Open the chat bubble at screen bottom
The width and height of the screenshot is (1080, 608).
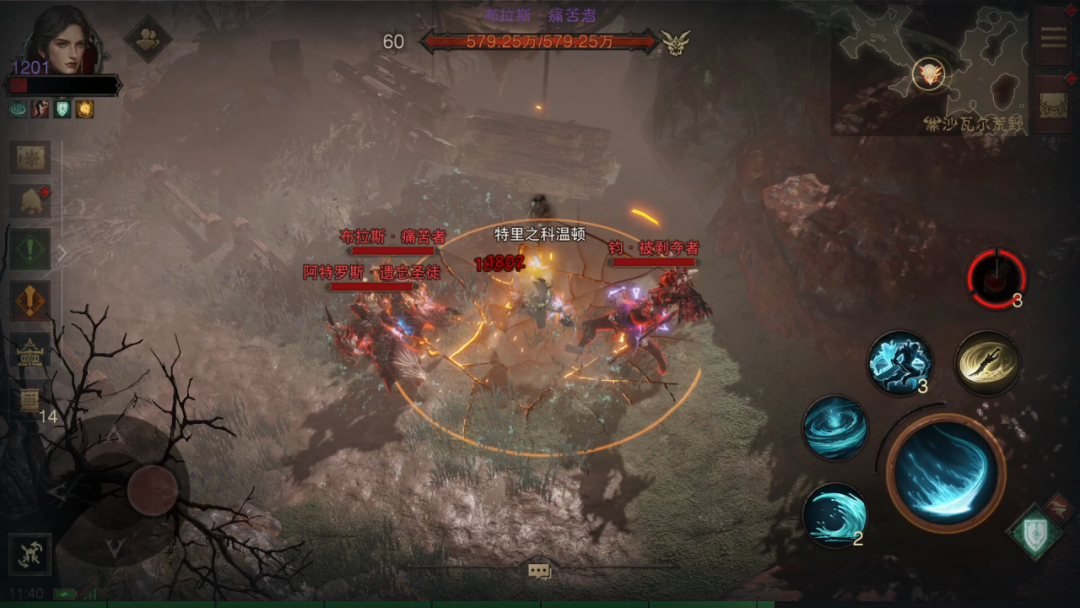[540, 571]
